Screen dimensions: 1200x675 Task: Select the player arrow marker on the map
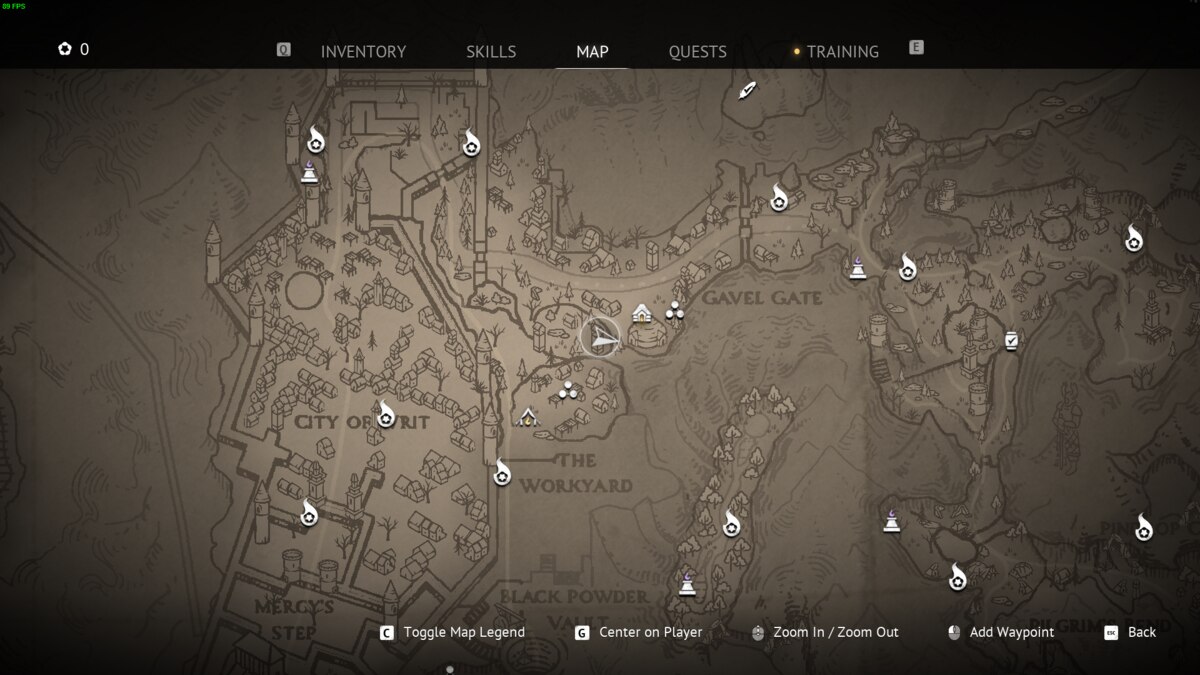pos(601,338)
